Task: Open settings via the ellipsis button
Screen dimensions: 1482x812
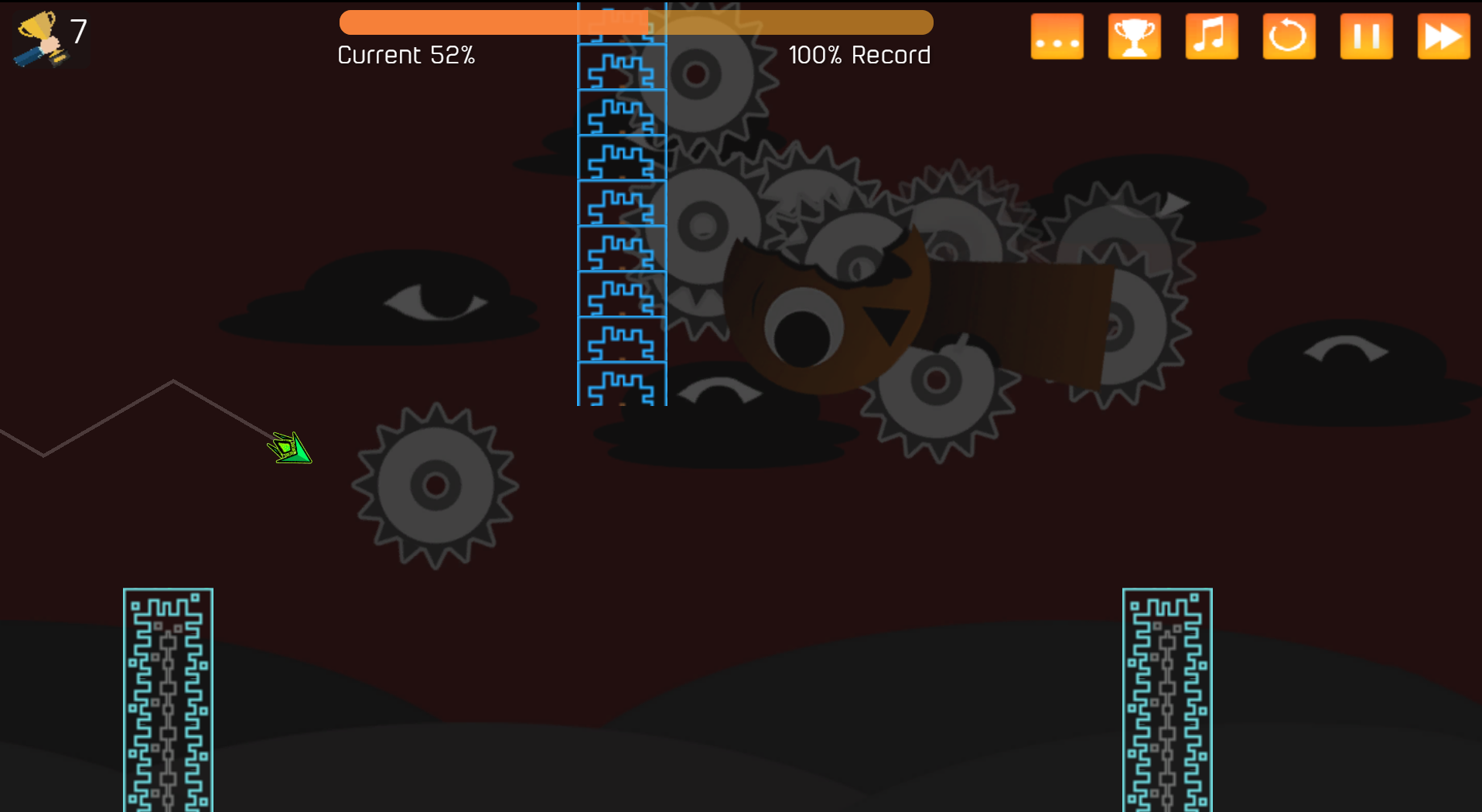Action: pos(1057,36)
